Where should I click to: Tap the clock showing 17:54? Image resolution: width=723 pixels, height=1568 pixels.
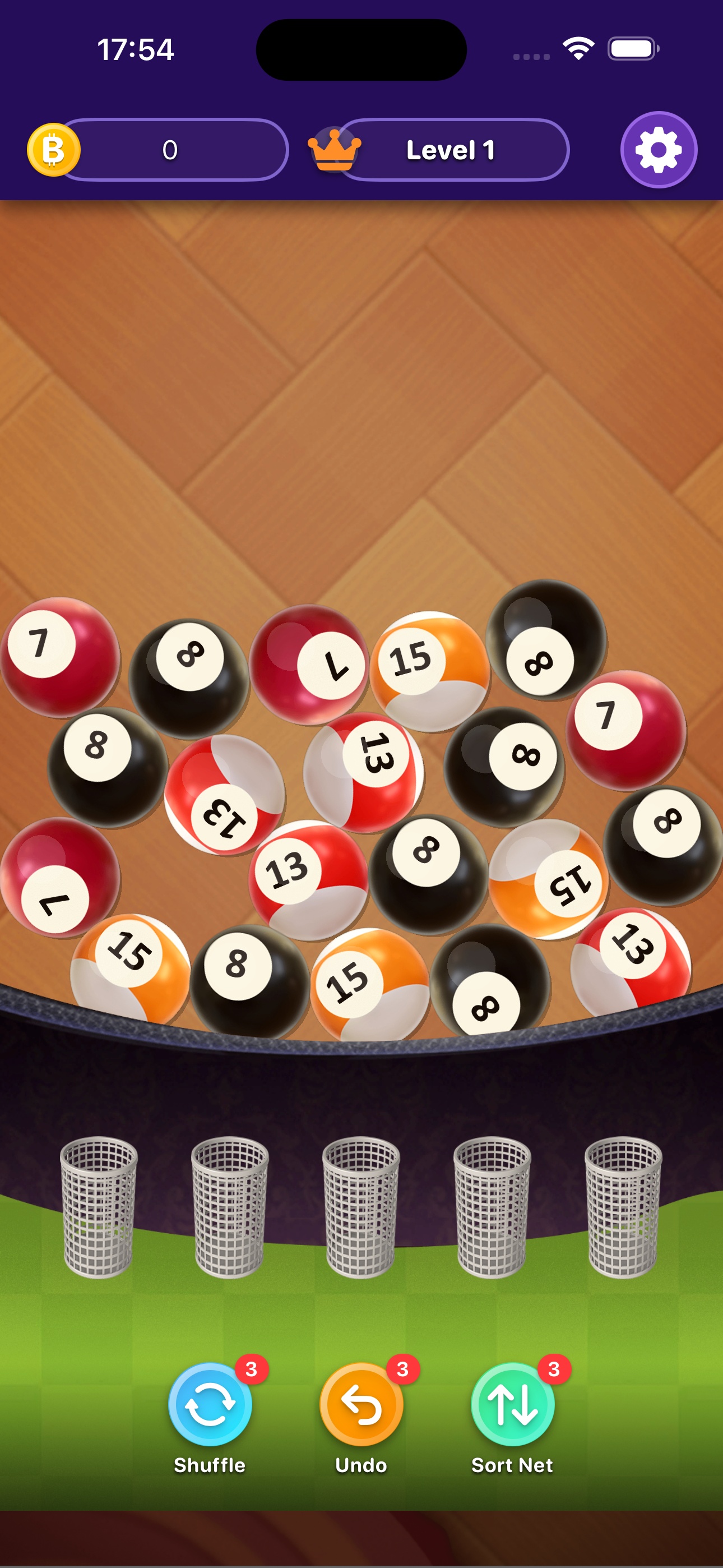click(x=136, y=50)
